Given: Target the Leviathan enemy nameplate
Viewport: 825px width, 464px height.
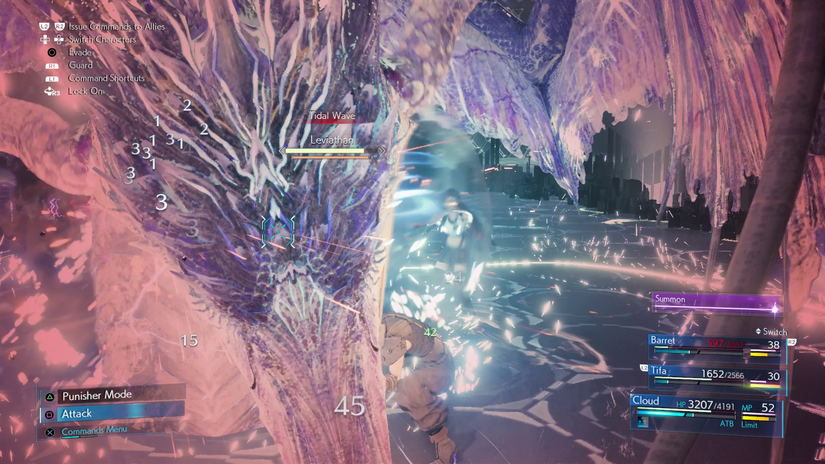Looking at the screenshot, I should [x=333, y=141].
